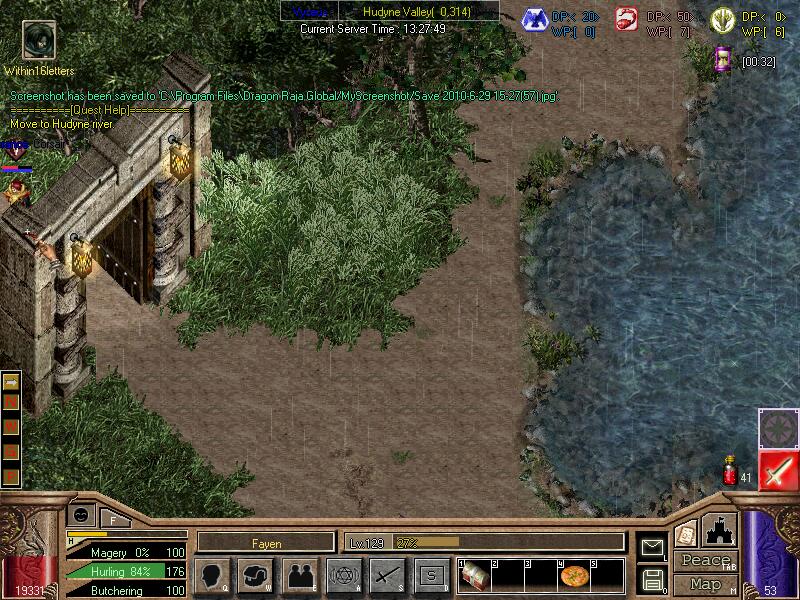Open the Map button
Screen dimensions: 800x600
[x=705, y=583]
